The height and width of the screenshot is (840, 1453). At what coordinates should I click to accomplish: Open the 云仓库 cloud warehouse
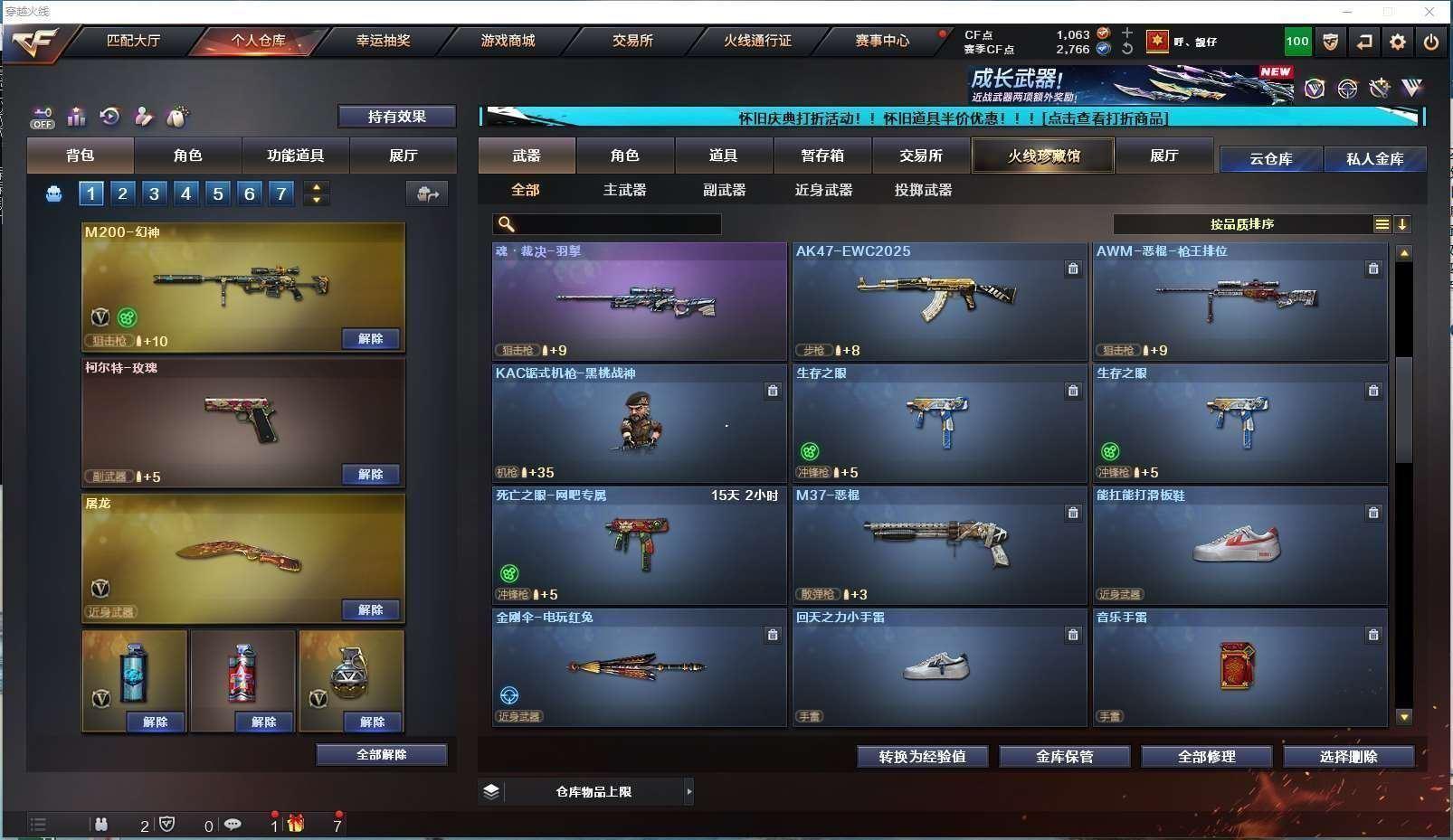click(1270, 159)
